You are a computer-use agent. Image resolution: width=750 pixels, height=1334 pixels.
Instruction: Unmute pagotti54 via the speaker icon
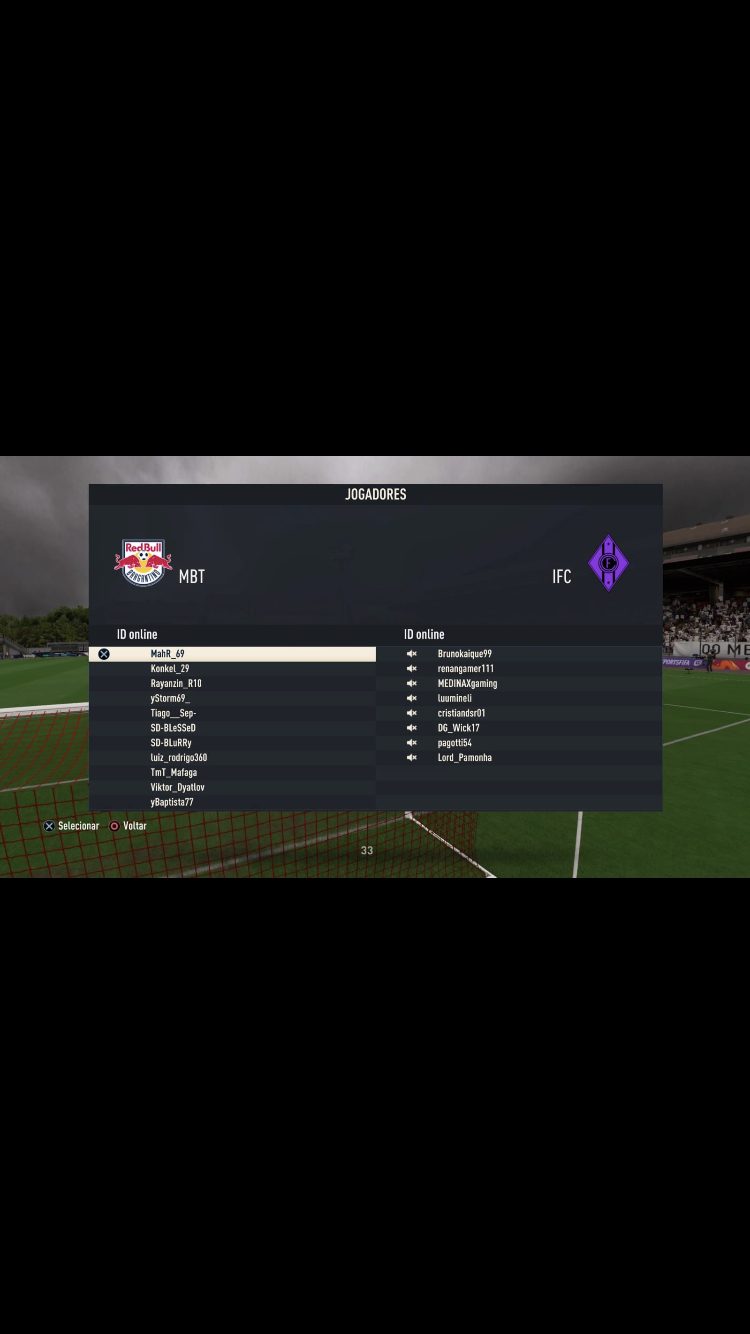[x=411, y=743]
